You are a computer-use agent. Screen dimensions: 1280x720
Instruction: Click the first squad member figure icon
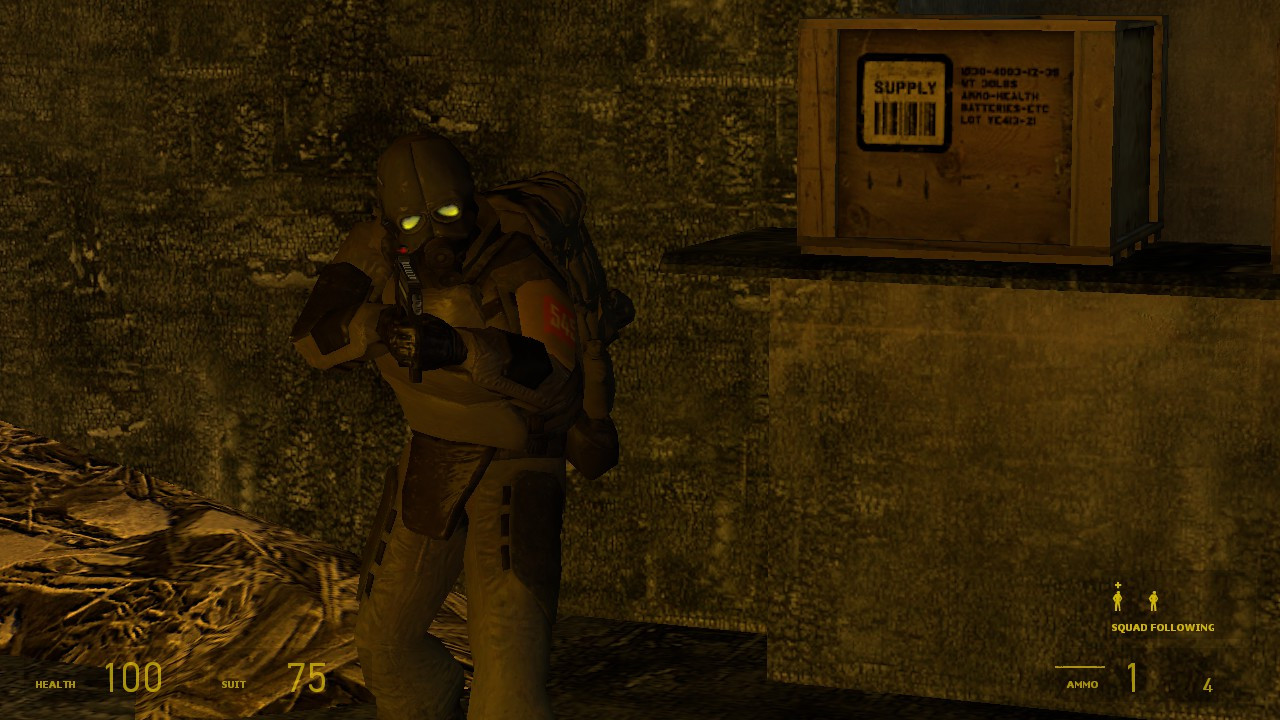[x=1116, y=601]
